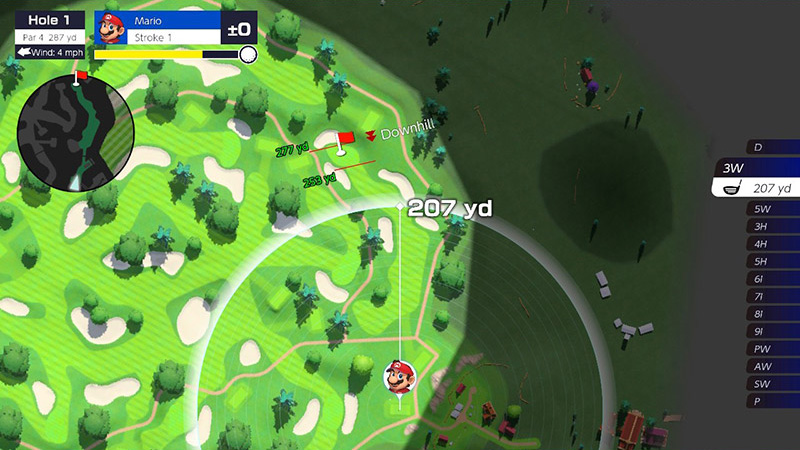Viewport: 800px width, 450px height.
Task: Select the P putter club
Action: pos(771,401)
